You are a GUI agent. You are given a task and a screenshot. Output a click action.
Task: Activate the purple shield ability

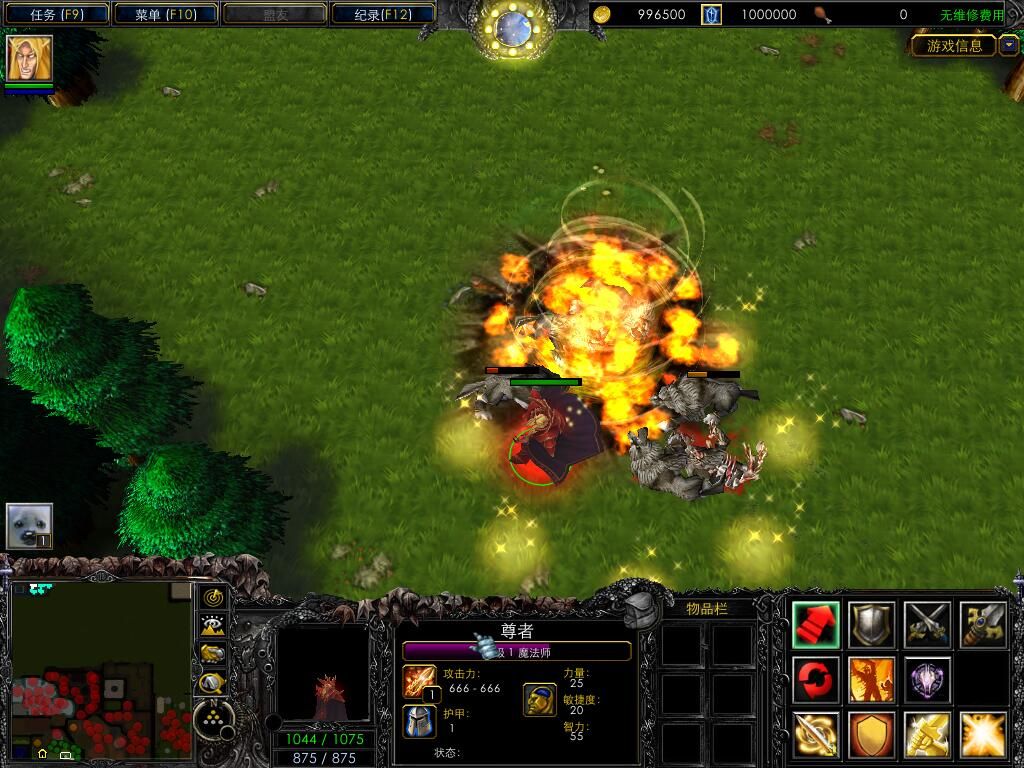tap(927, 680)
